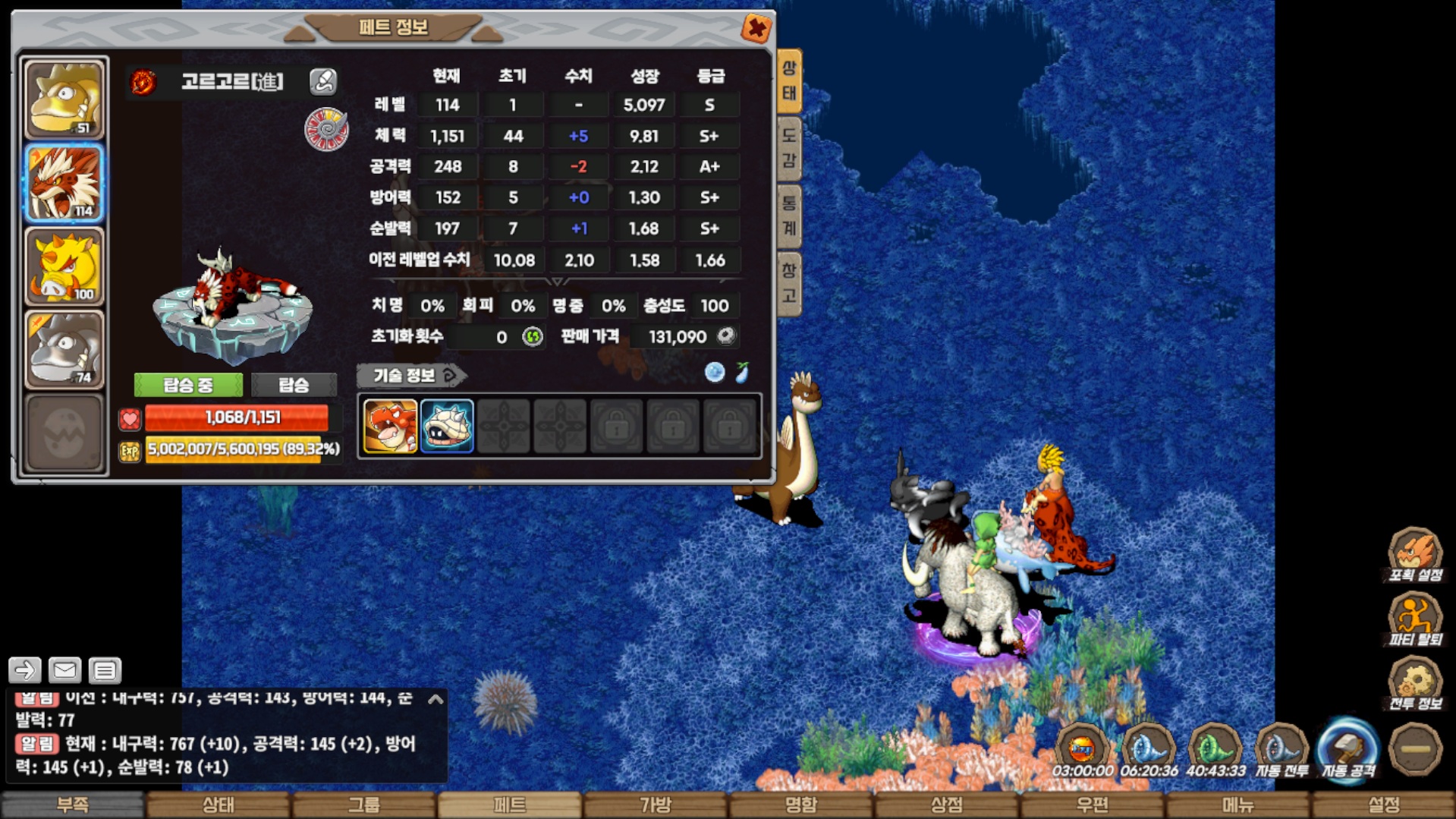
Task: Reset pet stats with green refresh icon
Action: click(x=533, y=336)
